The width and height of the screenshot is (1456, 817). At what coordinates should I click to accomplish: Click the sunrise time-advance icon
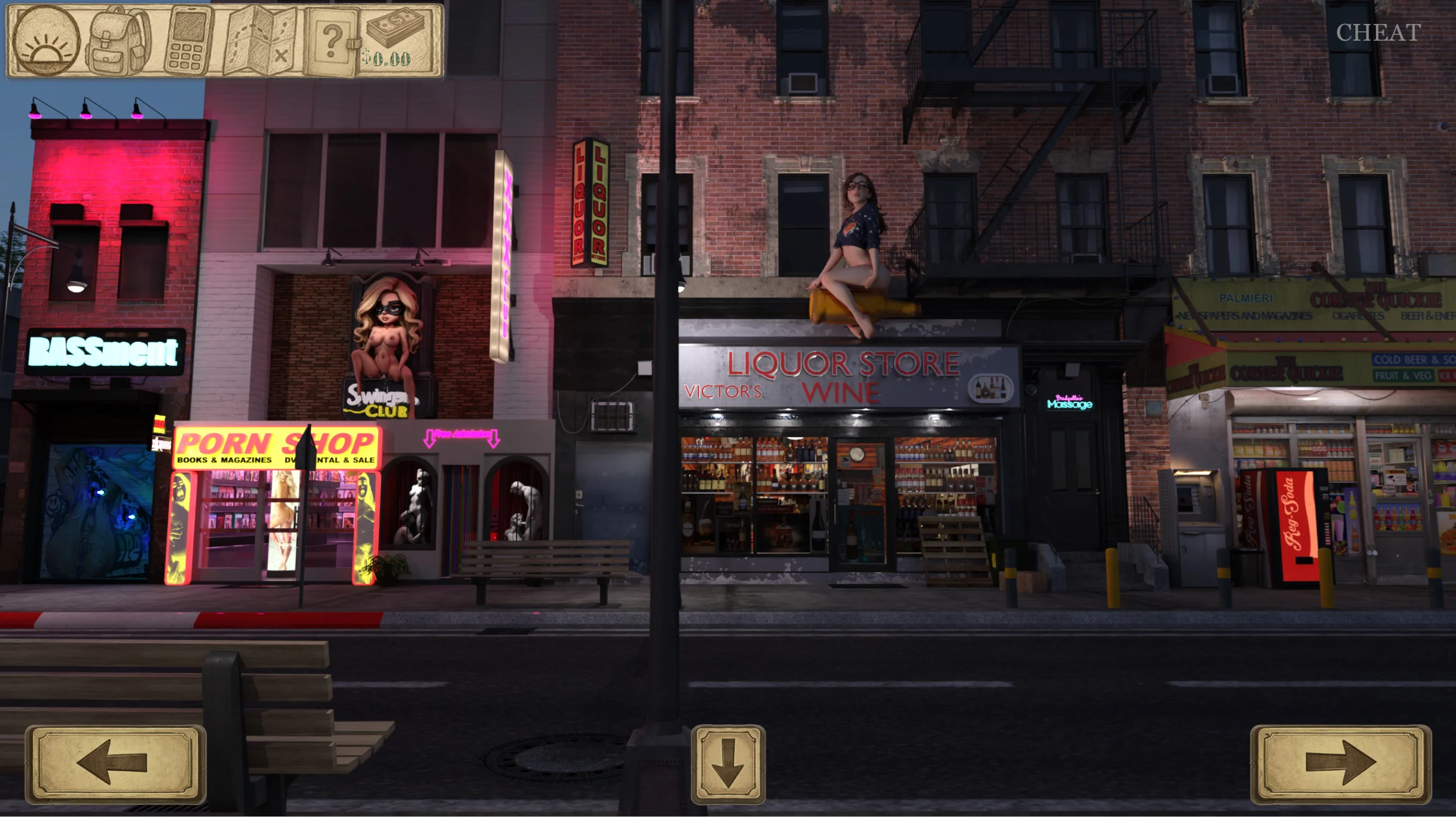46,41
